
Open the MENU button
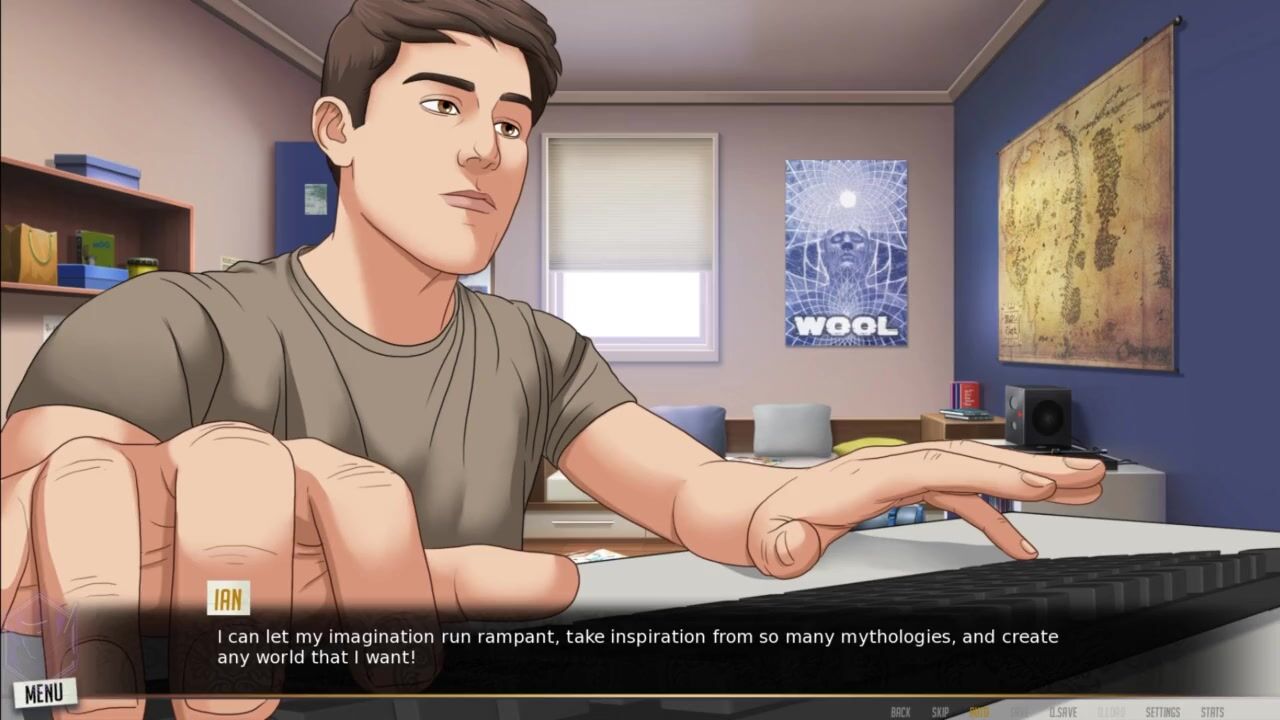44,692
